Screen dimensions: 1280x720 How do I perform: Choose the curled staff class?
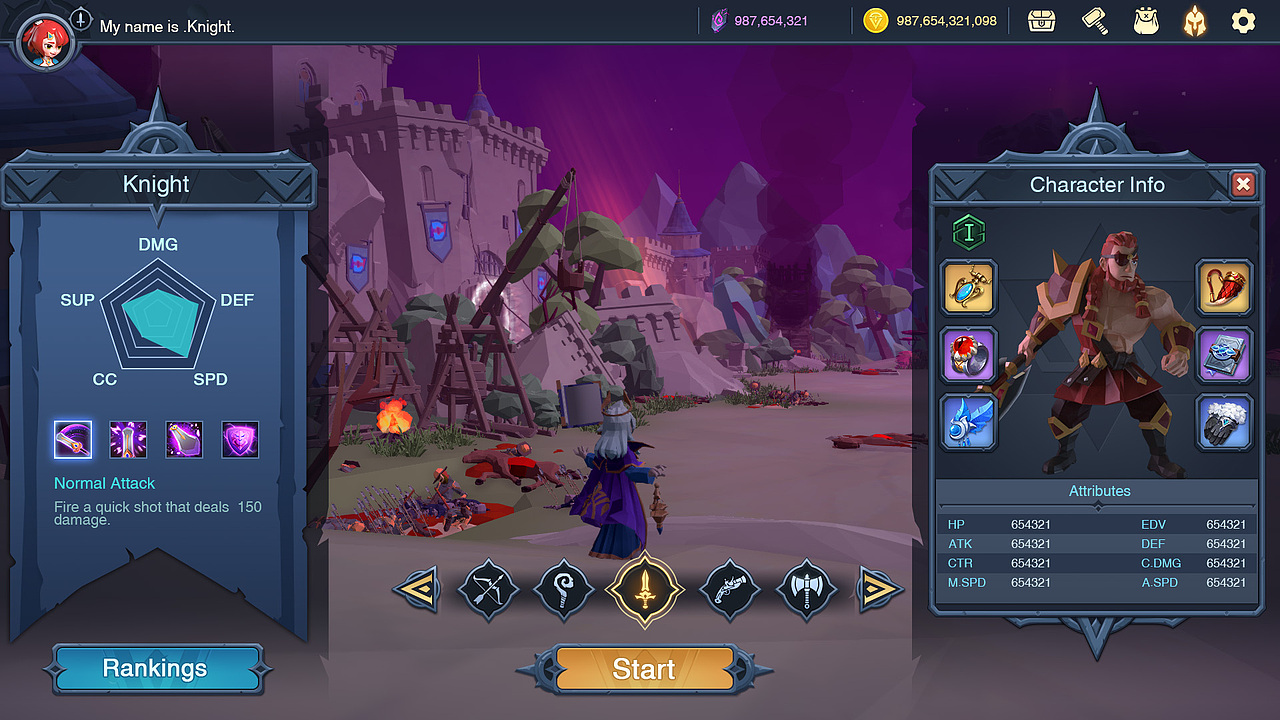566,590
